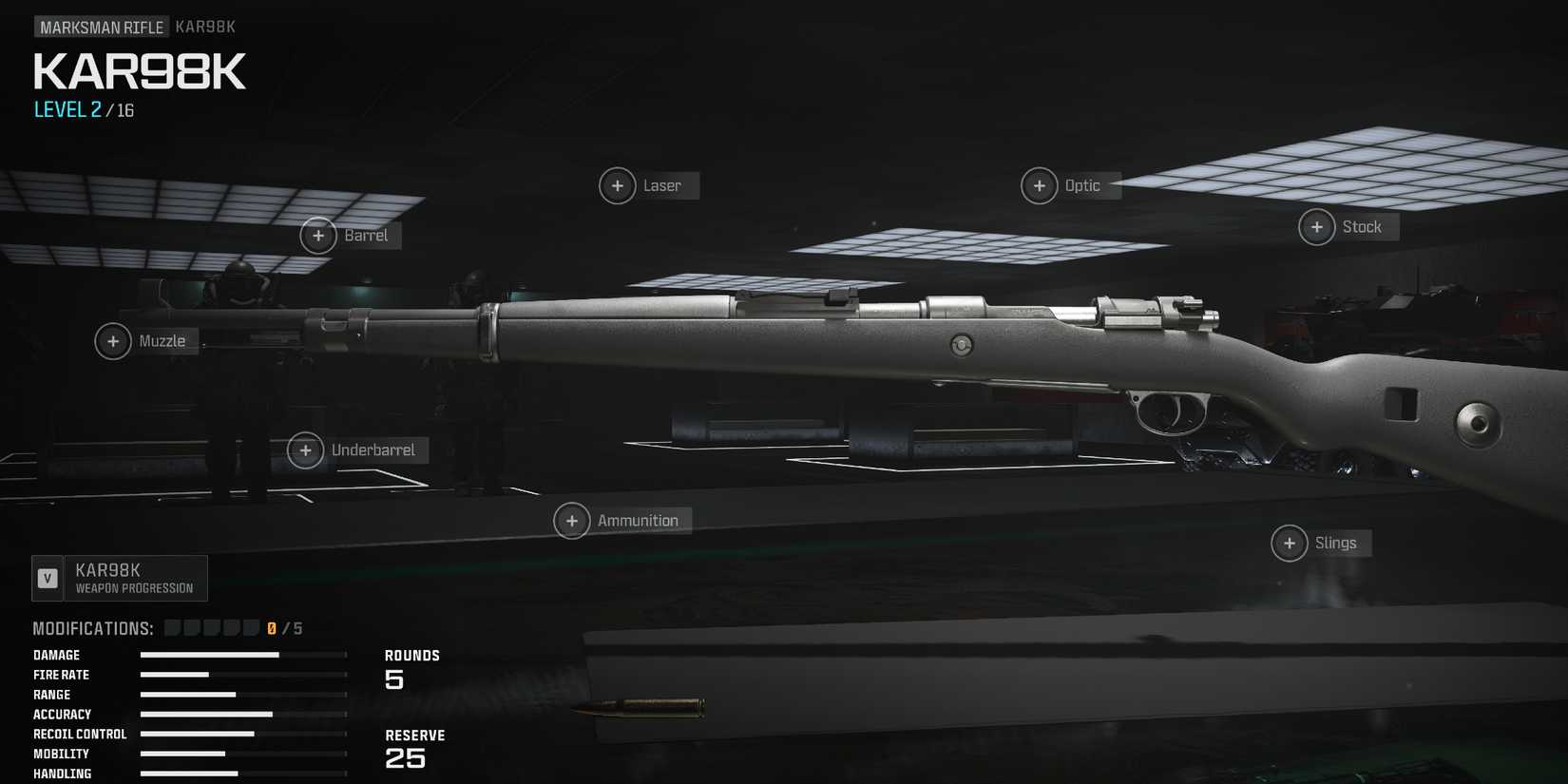This screenshot has width=1568, height=784.
Task: Open the KAR98K Weapon Progression panel
Action: [x=119, y=577]
